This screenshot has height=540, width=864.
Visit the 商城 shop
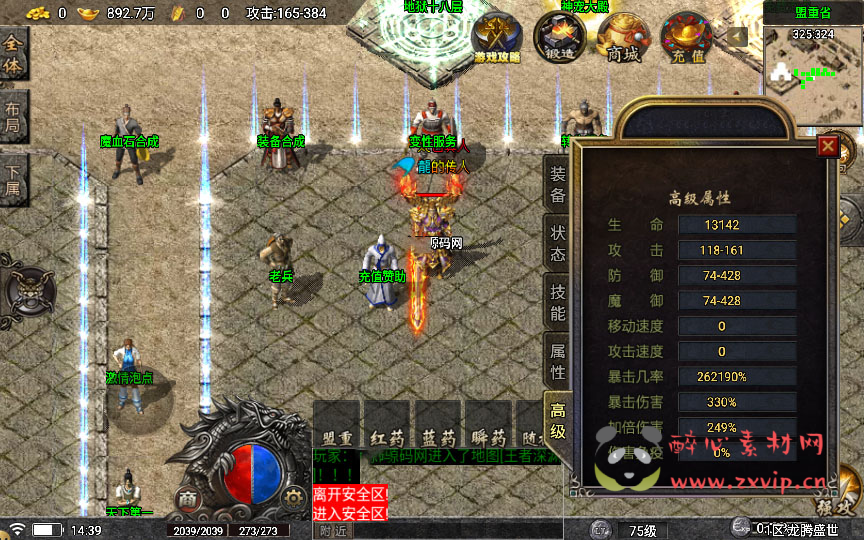(x=623, y=38)
